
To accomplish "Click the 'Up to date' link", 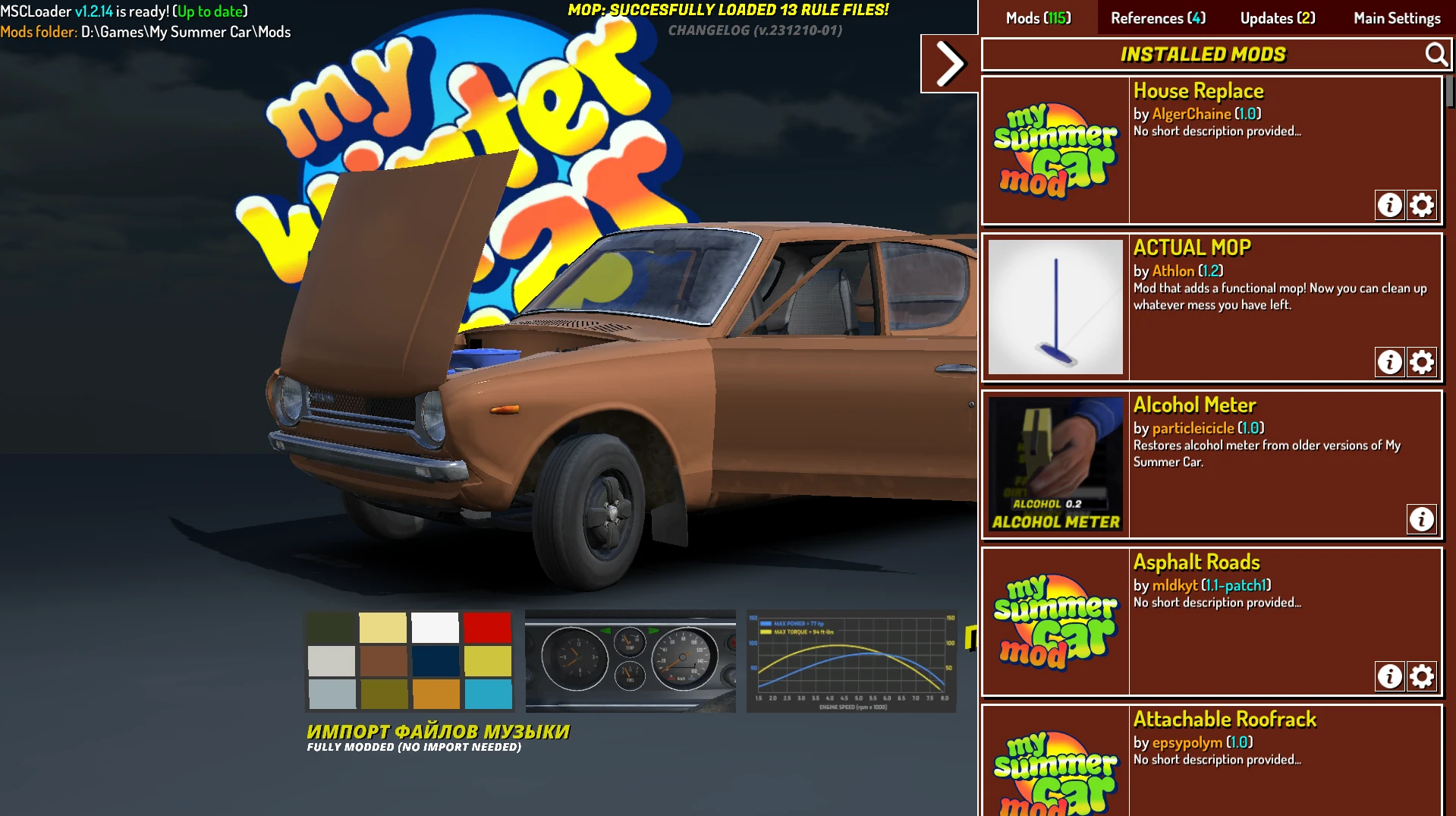I will [x=209, y=11].
